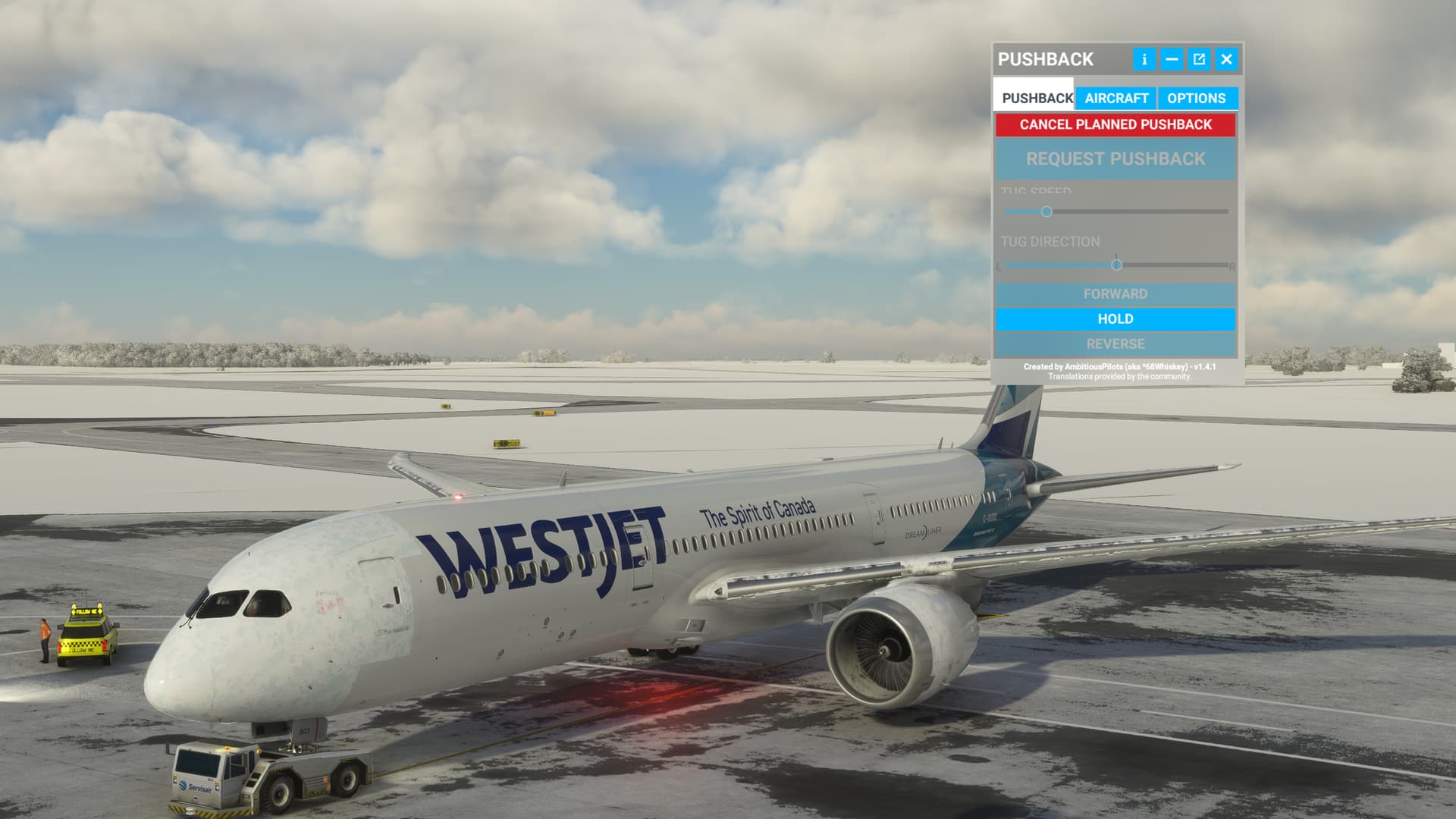Click the L end of the TUG DIRECTION slider
1456x819 pixels.
(999, 266)
